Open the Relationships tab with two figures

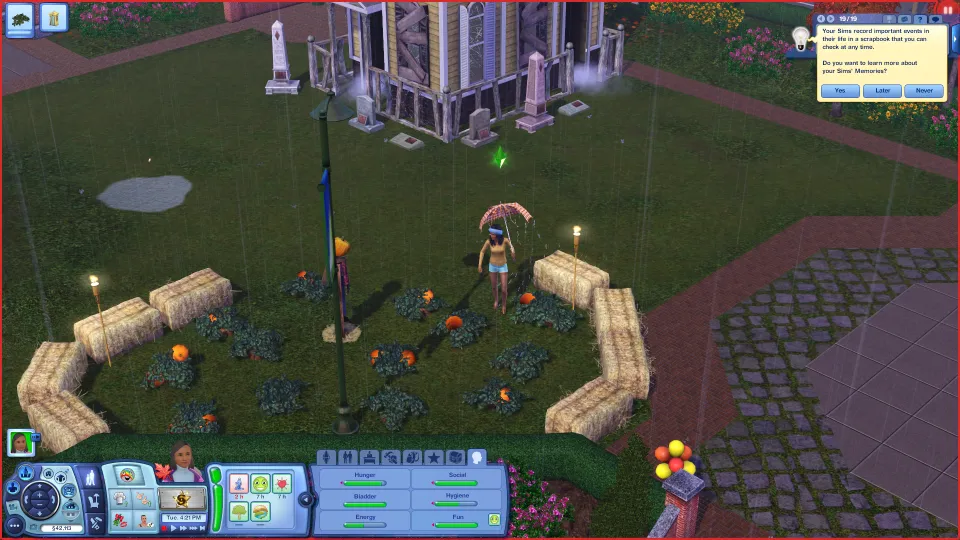pos(347,457)
